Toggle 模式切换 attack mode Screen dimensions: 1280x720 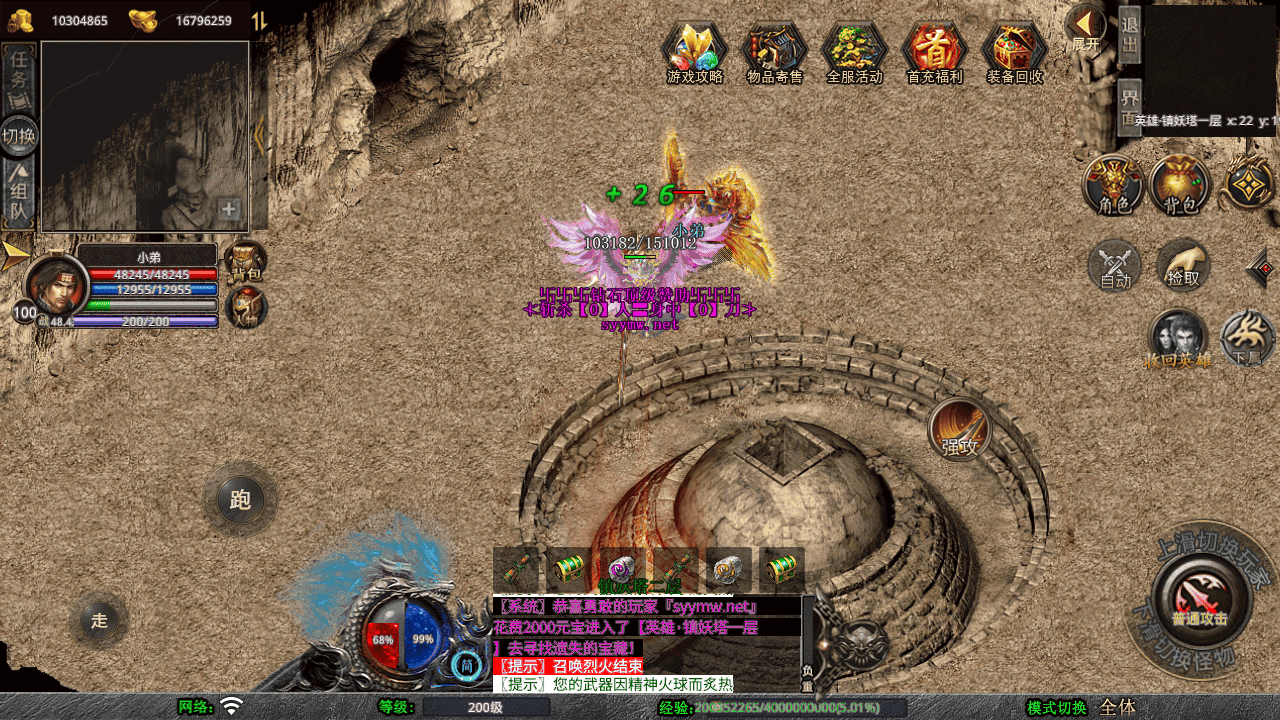(1057, 708)
